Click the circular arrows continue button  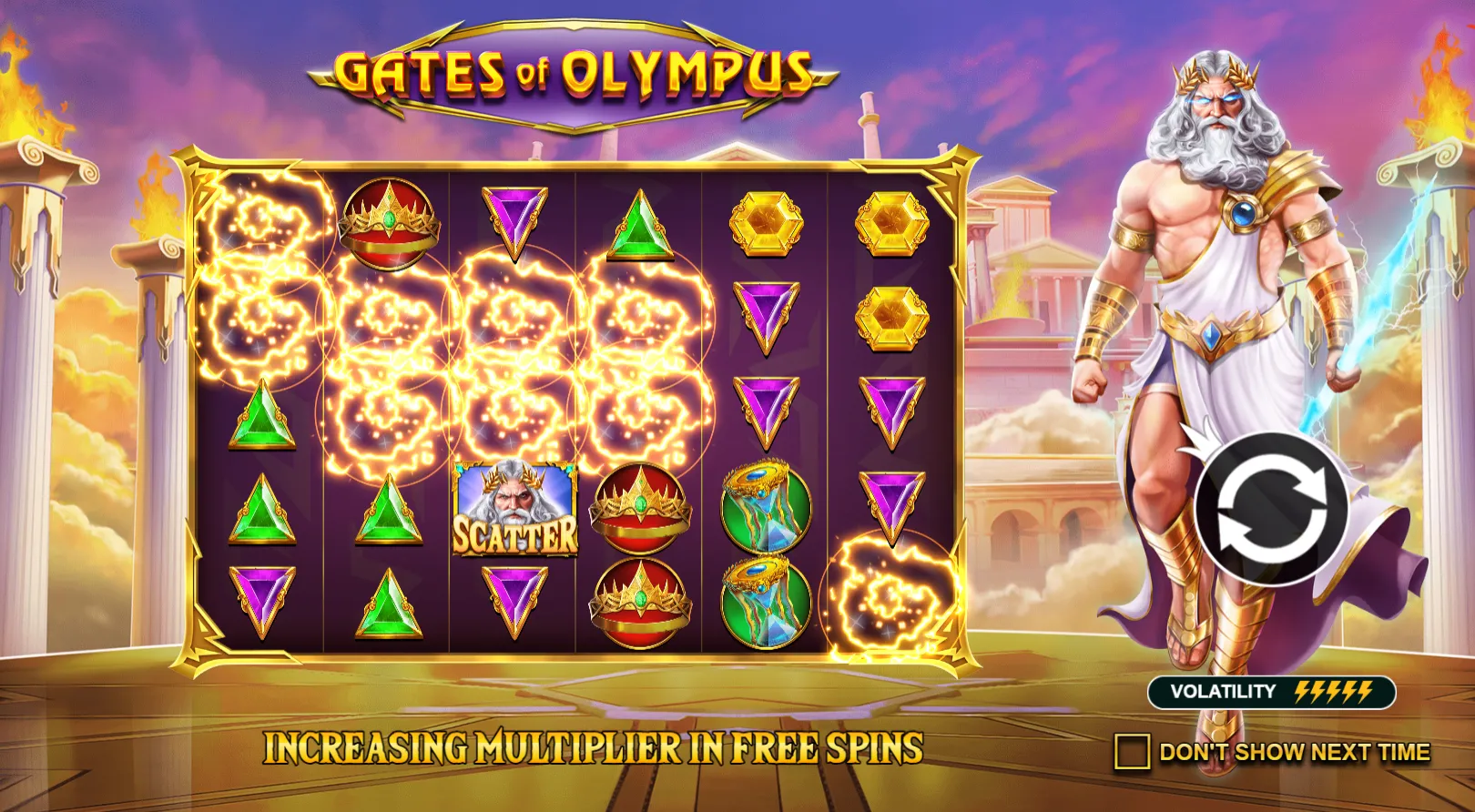coord(1270,512)
